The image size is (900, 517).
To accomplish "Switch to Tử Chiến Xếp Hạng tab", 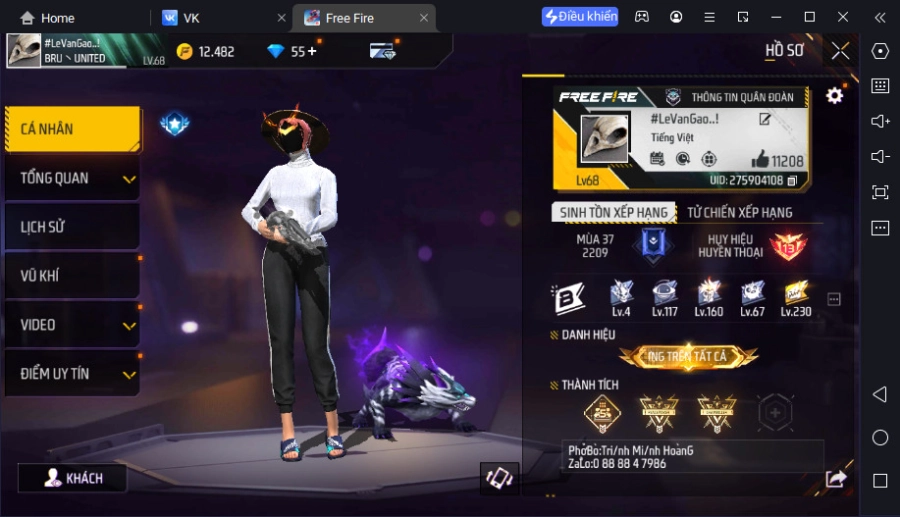I will pyautogui.click(x=739, y=212).
